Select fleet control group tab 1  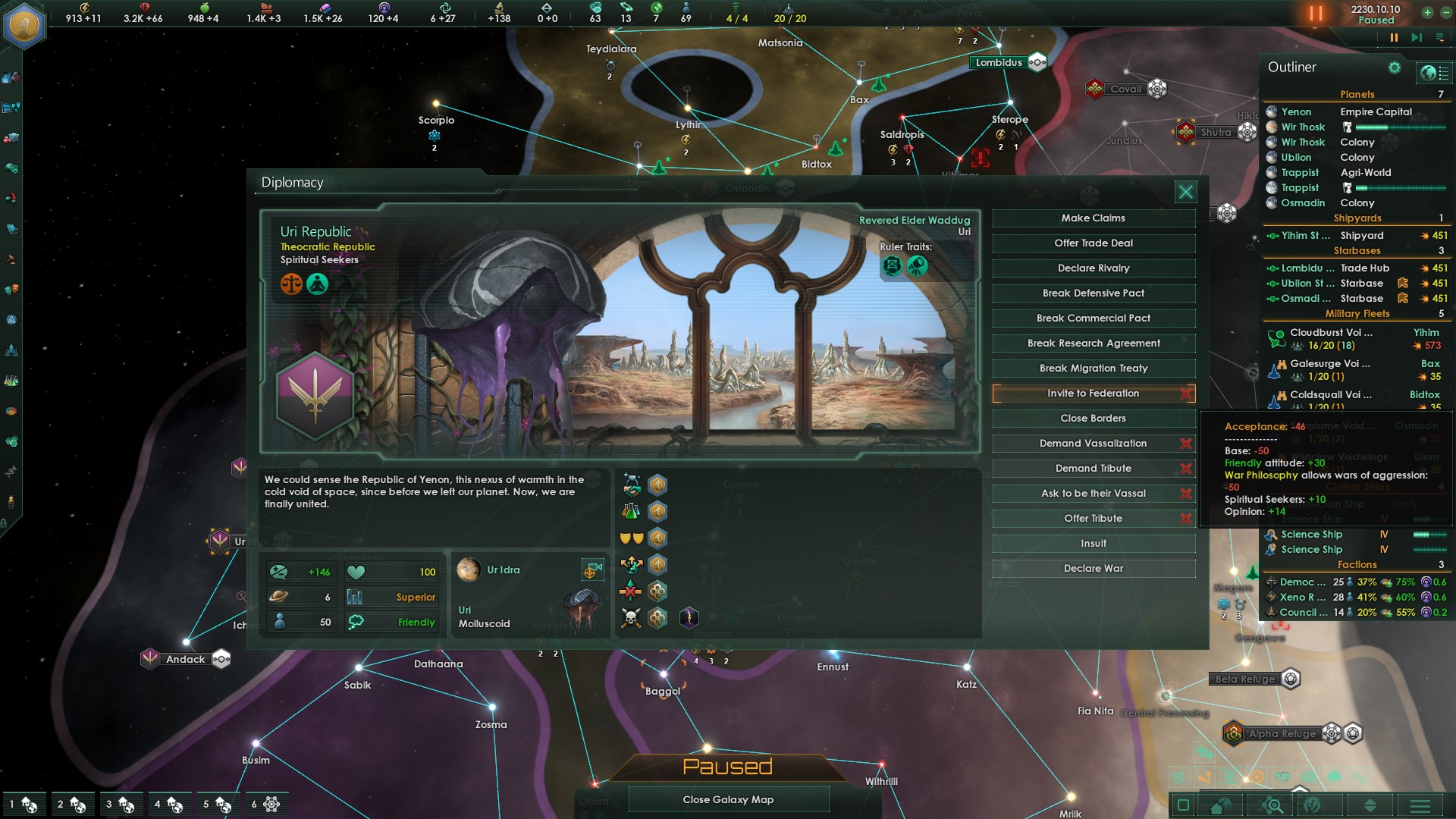click(x=24, y=804)
